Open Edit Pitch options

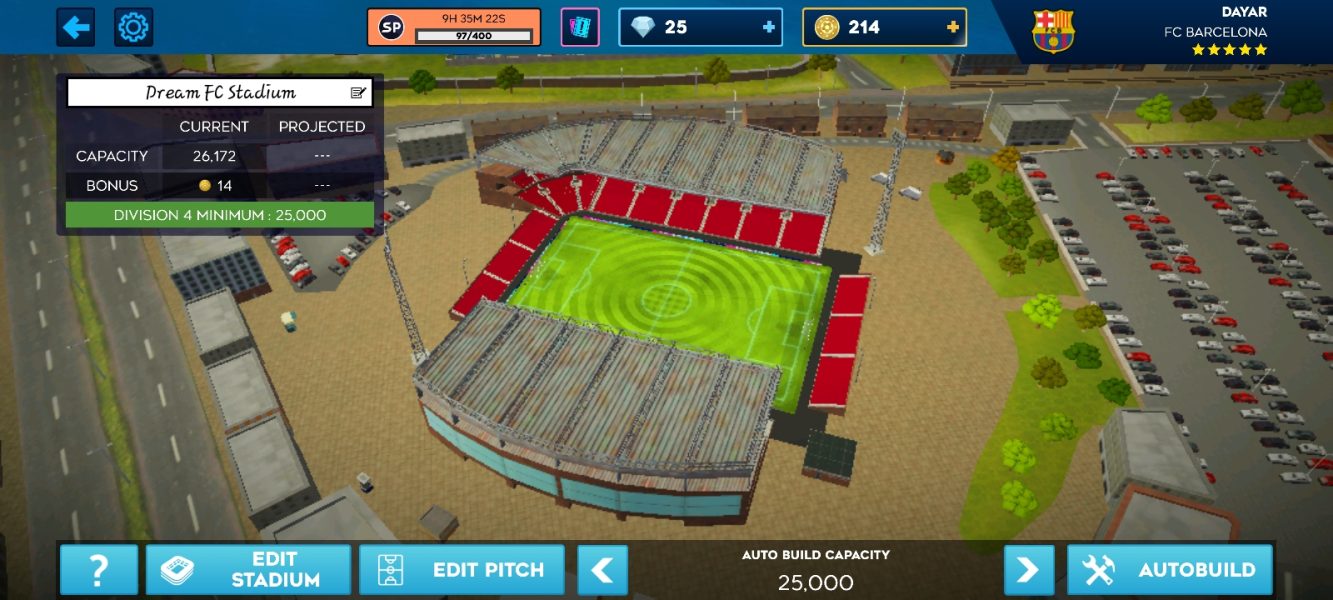(462, 570)
